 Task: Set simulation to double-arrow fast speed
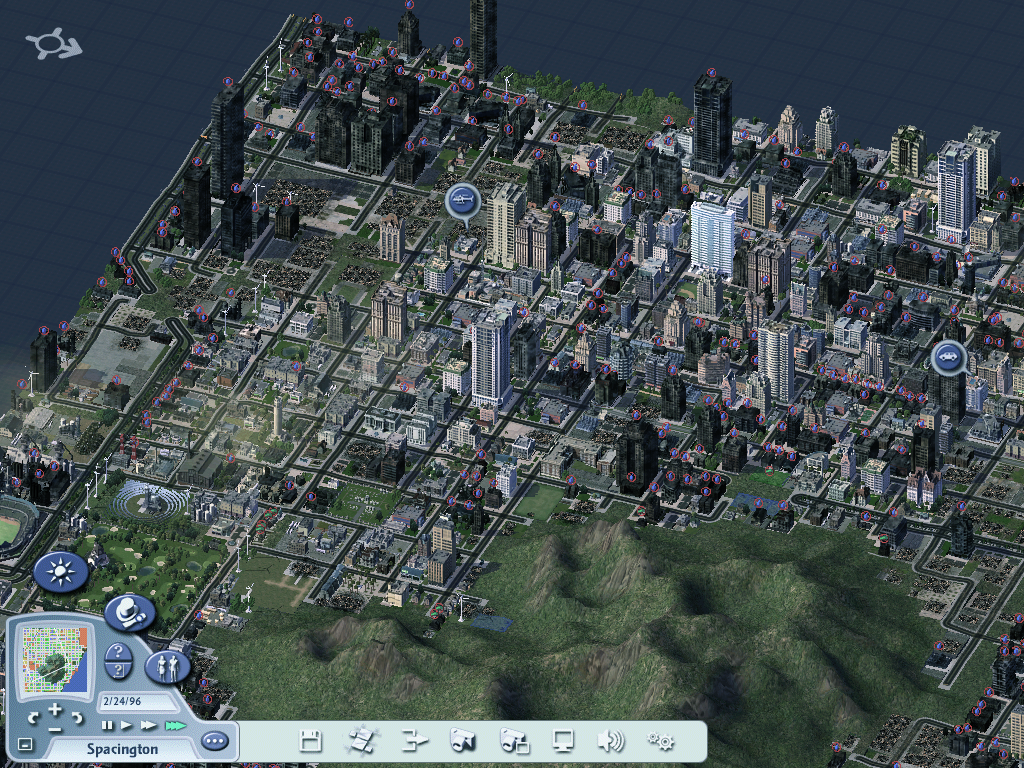coord(149,724)
